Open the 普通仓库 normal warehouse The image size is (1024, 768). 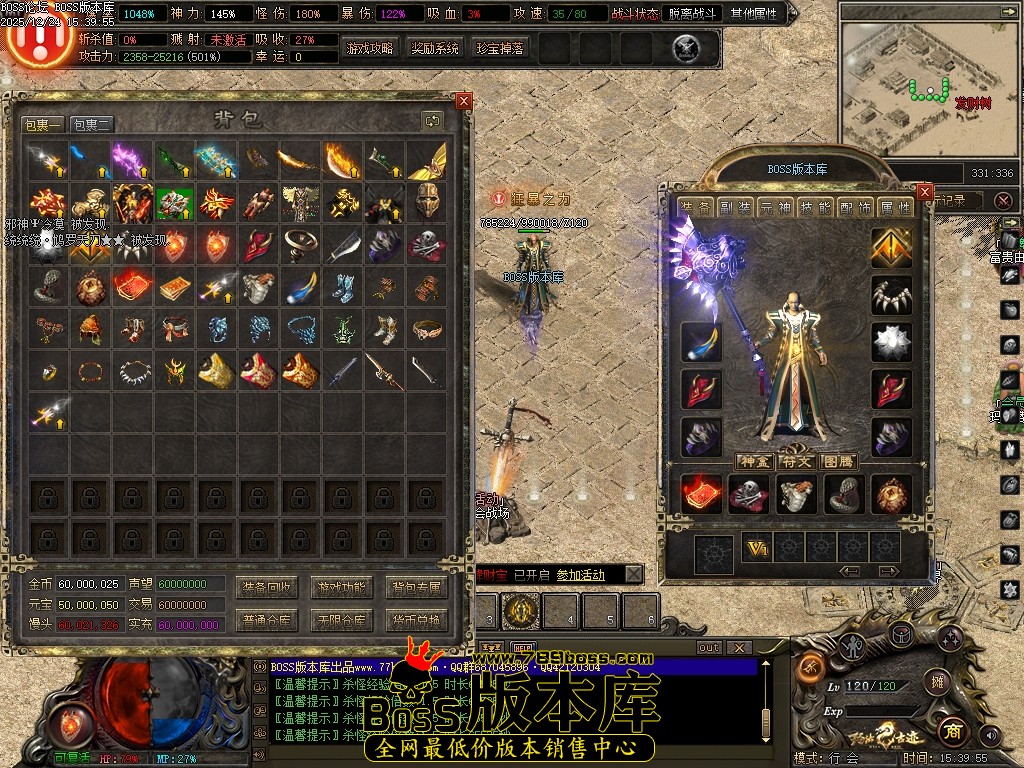tap(266, 620)
